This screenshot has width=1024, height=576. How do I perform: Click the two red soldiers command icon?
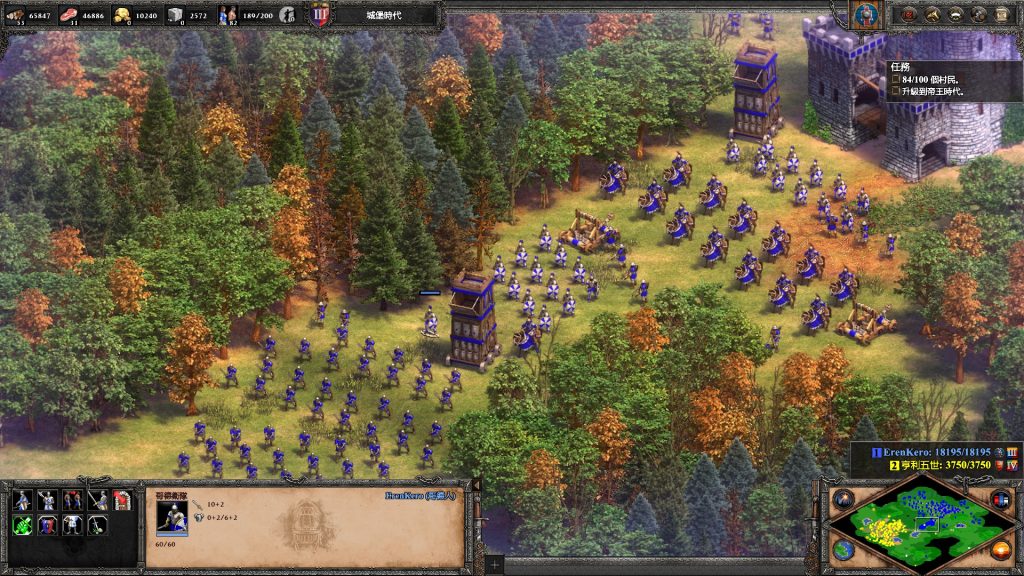(72, 500)
